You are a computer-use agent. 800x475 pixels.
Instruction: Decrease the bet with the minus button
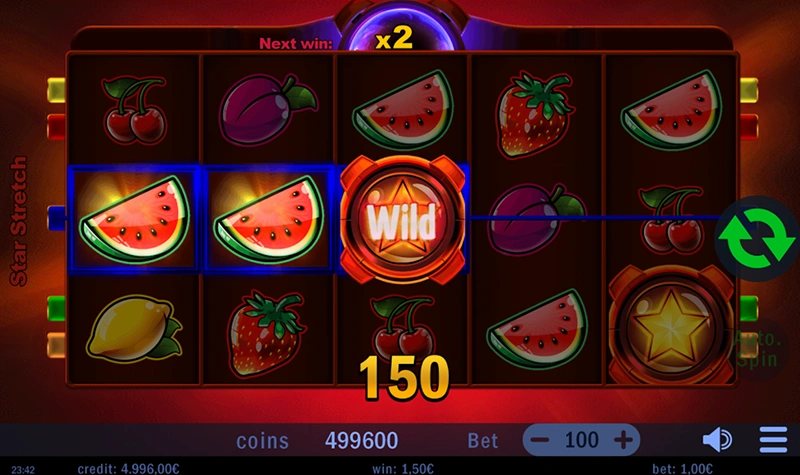pyautogui.click(x=540, y=439)
